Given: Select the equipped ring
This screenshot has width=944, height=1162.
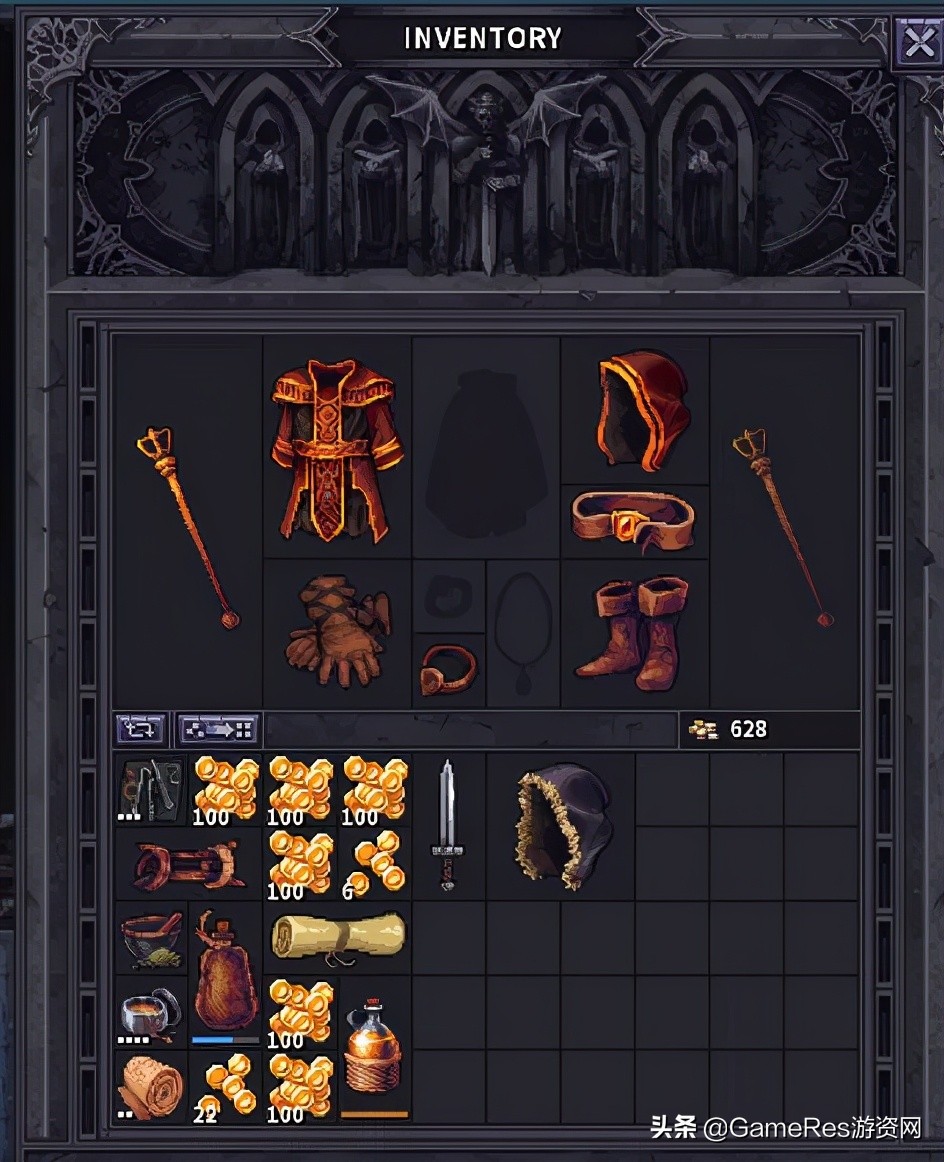Looking at the screenshot, I should coord(448,668).
